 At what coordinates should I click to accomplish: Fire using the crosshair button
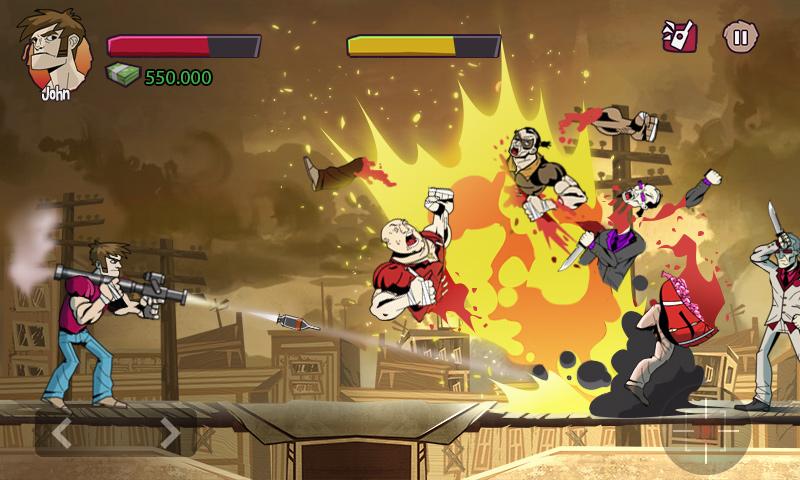click(714, 432)
